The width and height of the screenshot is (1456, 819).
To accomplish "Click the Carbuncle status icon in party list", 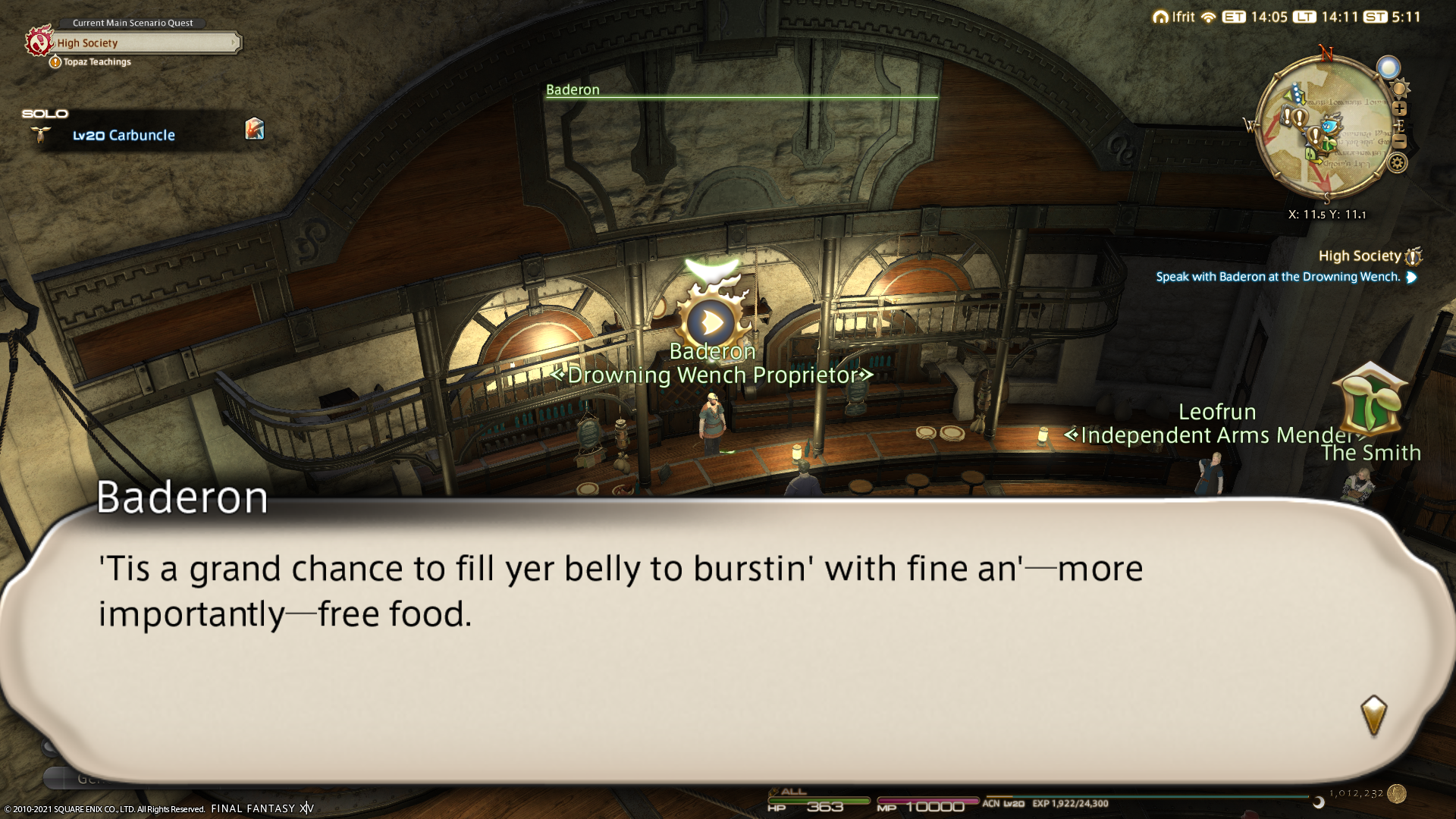I will pyautogui.click(x=255, y=129).
